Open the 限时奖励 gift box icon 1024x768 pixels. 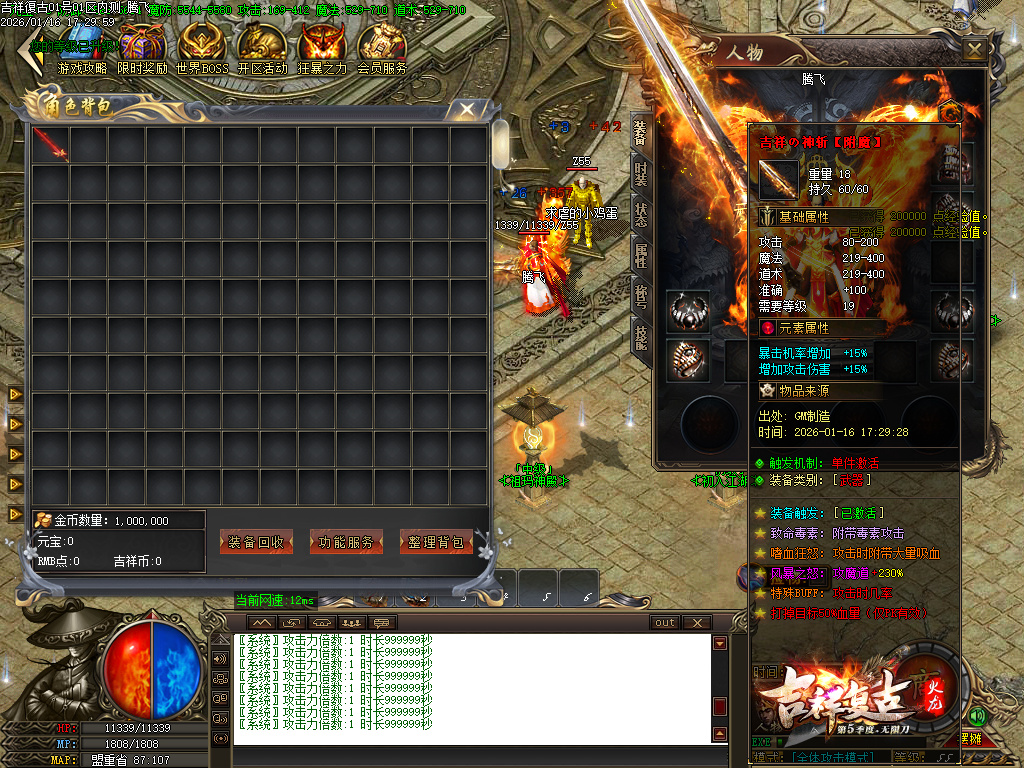(x=141, y=47)
